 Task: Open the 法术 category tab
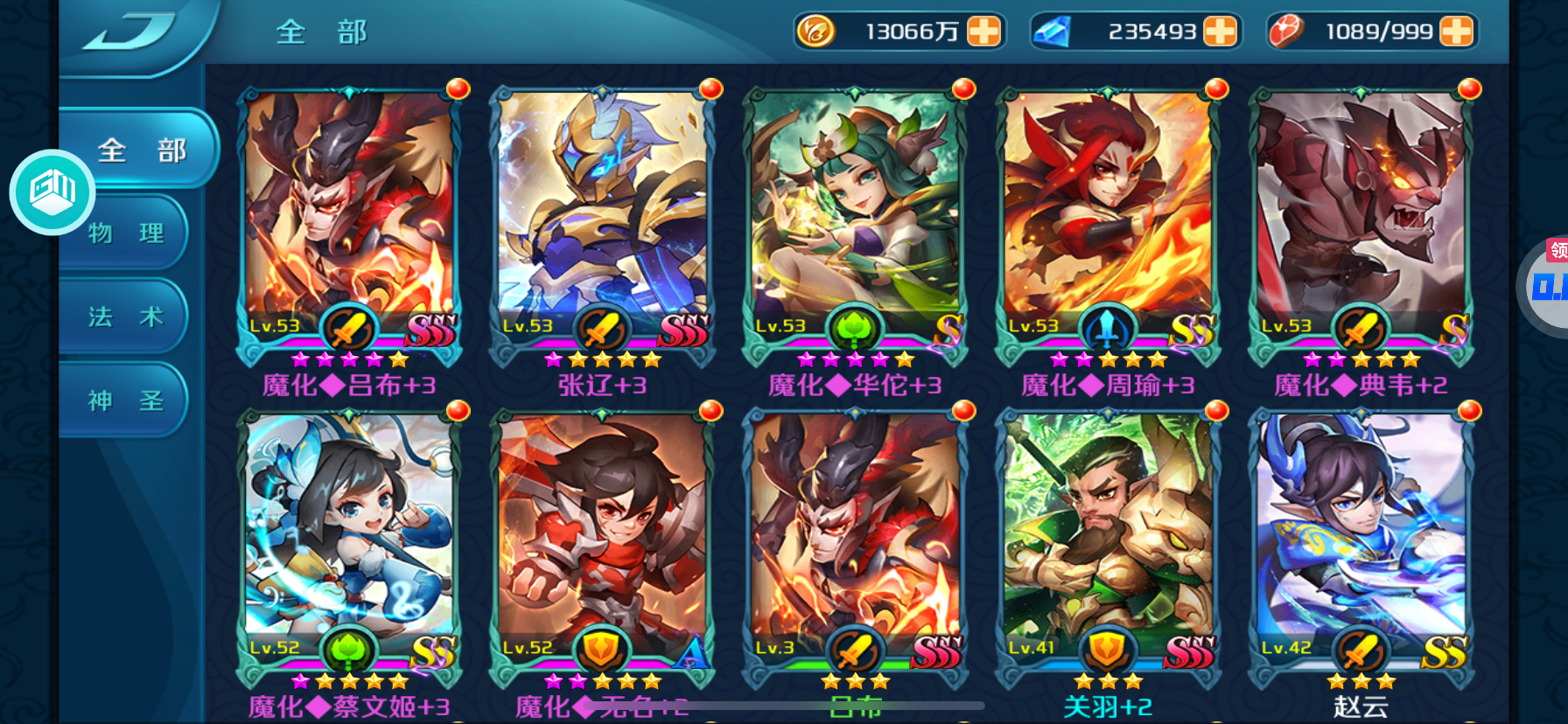pos(127,317)
